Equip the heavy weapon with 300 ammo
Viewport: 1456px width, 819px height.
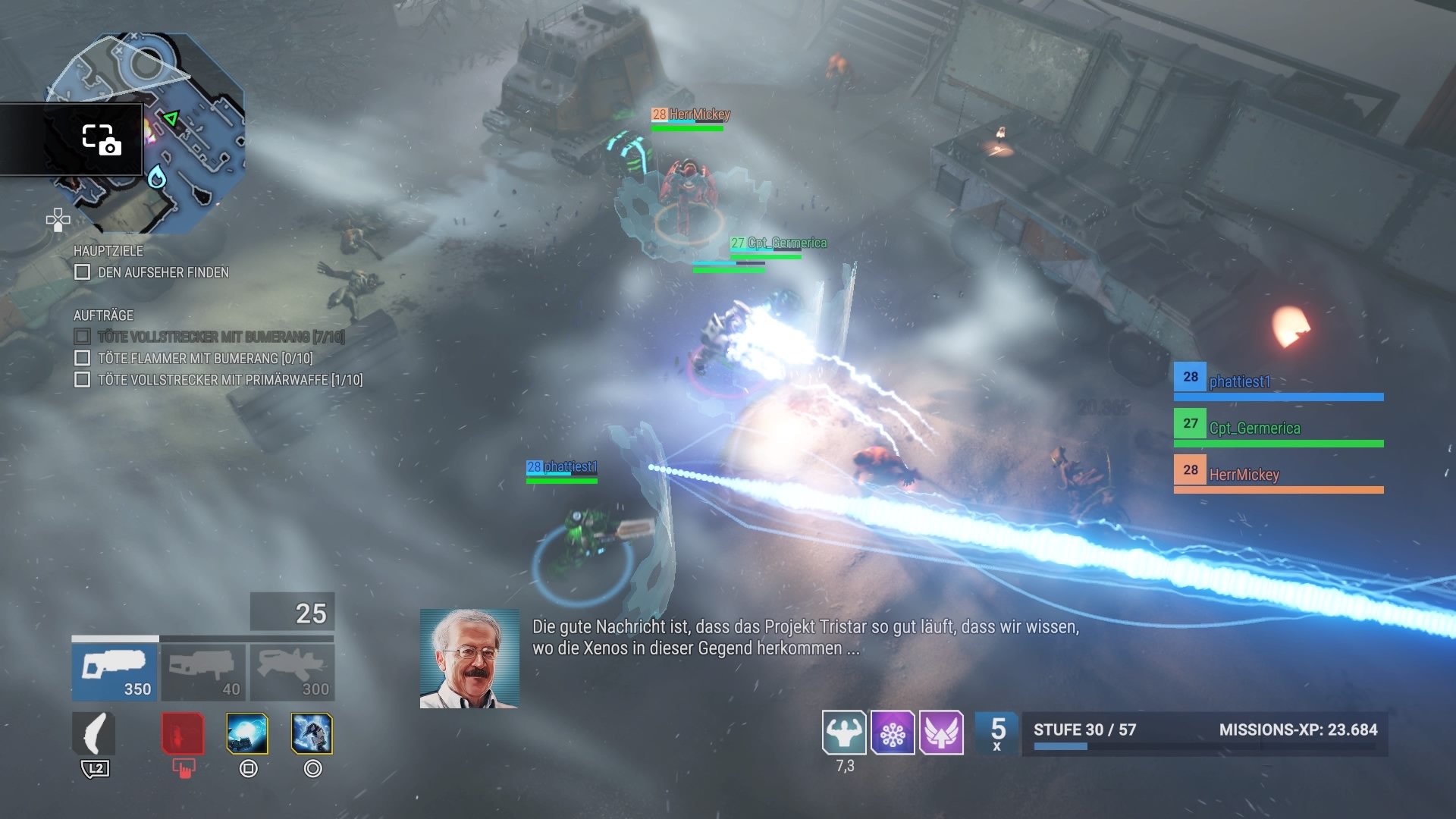tap(292, 672)
